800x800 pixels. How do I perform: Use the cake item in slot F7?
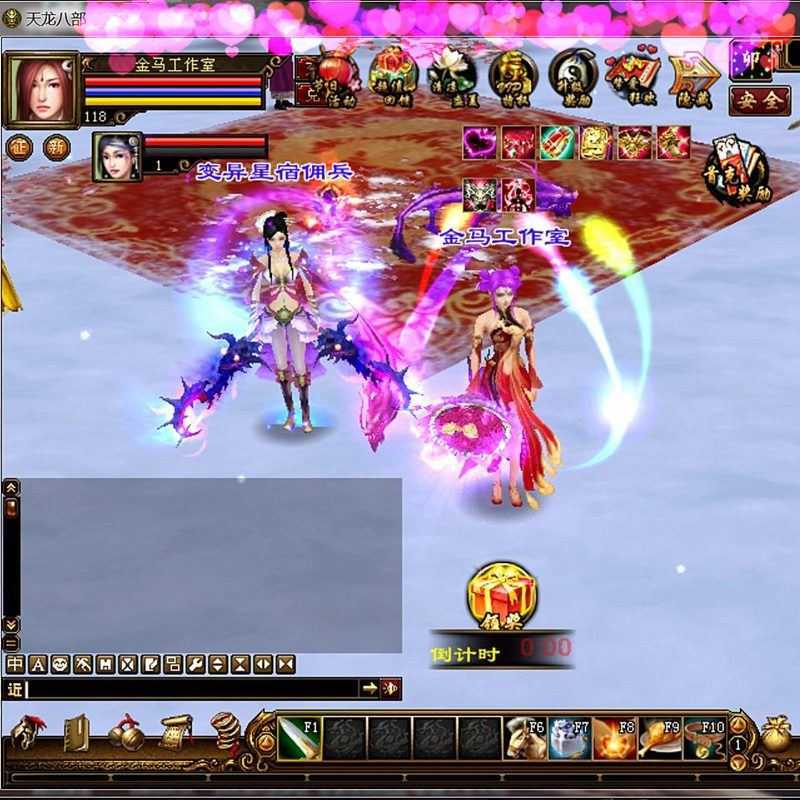[x=569, y=738]
